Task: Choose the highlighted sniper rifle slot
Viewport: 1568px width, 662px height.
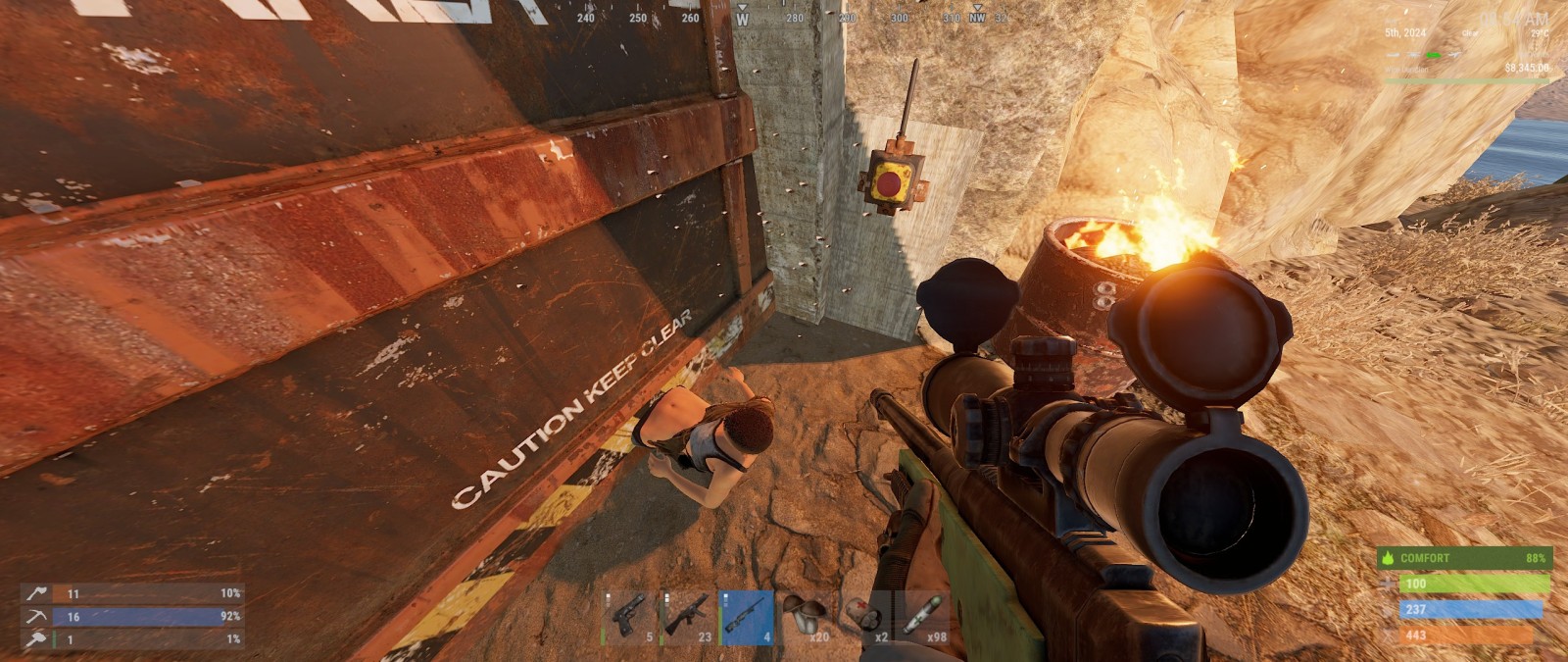Action: click(747, 618)
